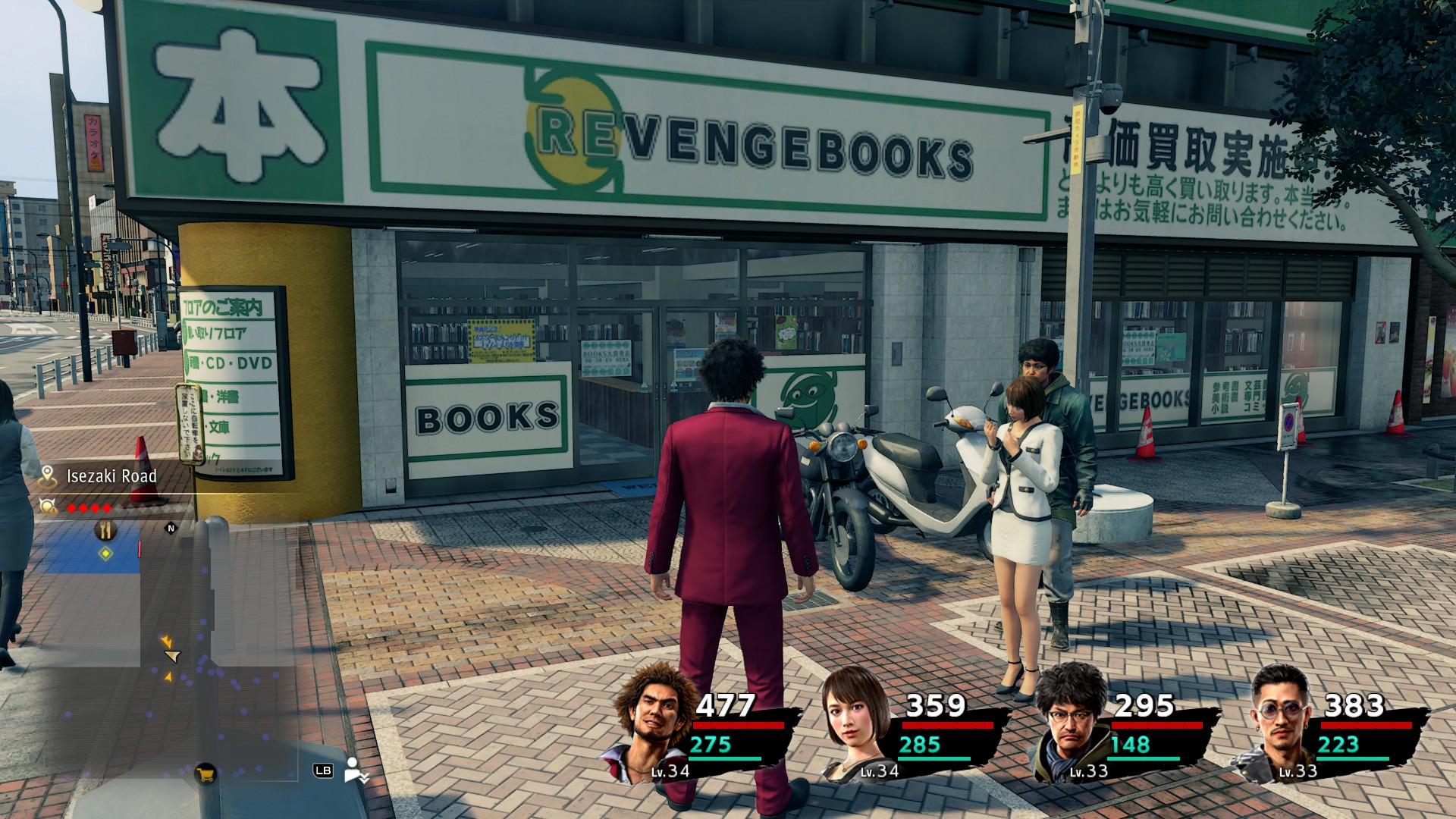The image size is (1456, 819).
Task: Select the yellow diamond marker on minimap
Action: pyautogui.click(x=105, y=554)
